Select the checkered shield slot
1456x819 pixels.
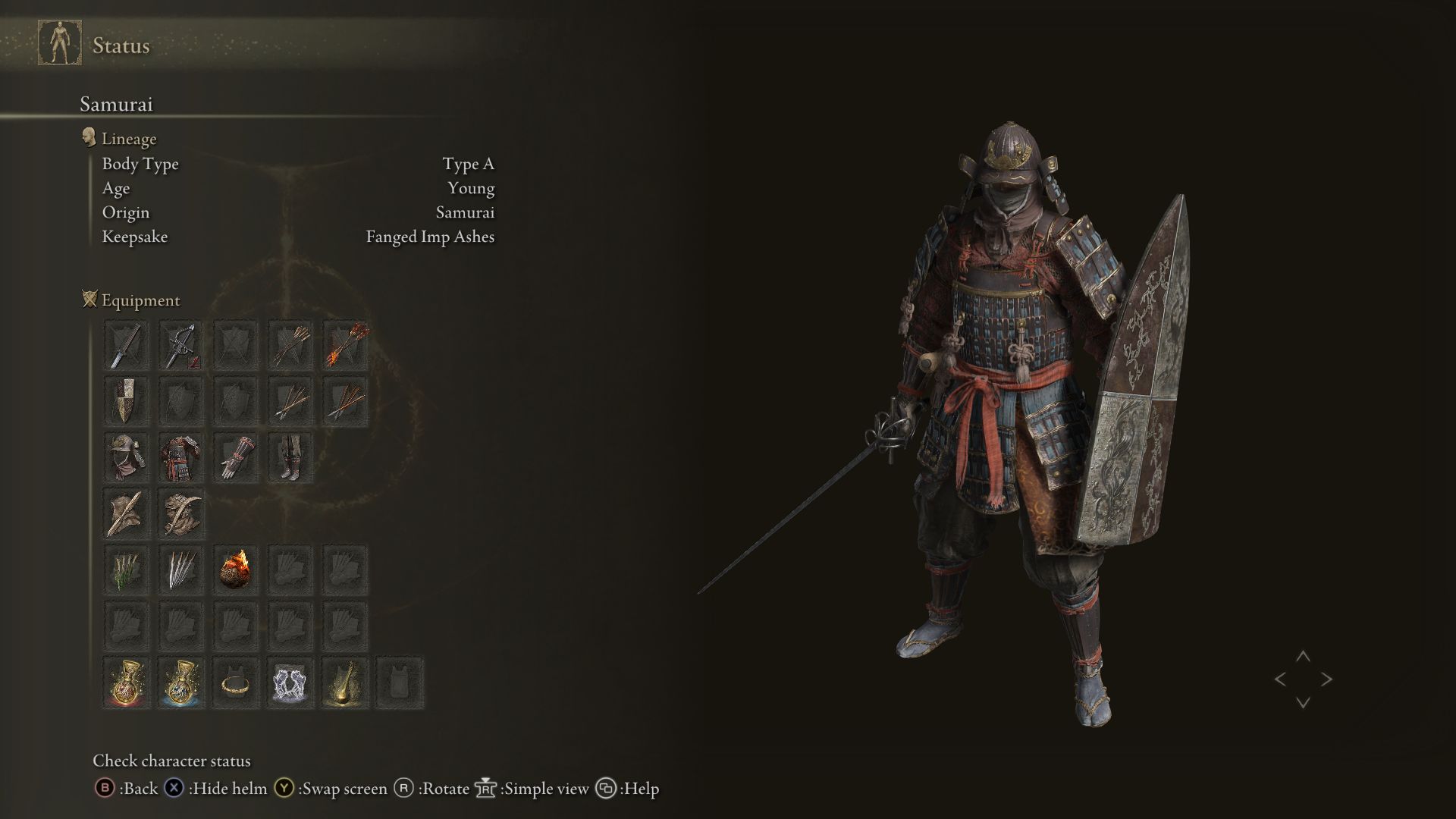pyautogui.click(x=126, y=401)
